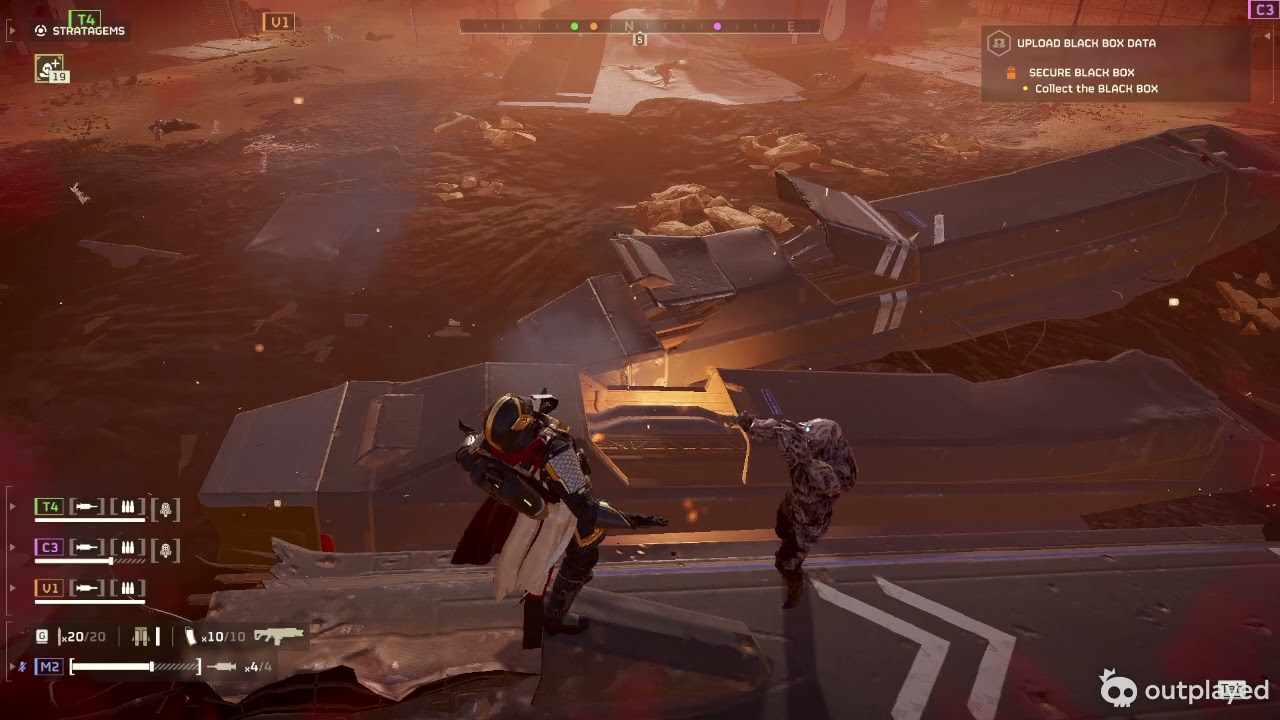
Task: Click your own M2 player tag
Action: pos(49,666)
